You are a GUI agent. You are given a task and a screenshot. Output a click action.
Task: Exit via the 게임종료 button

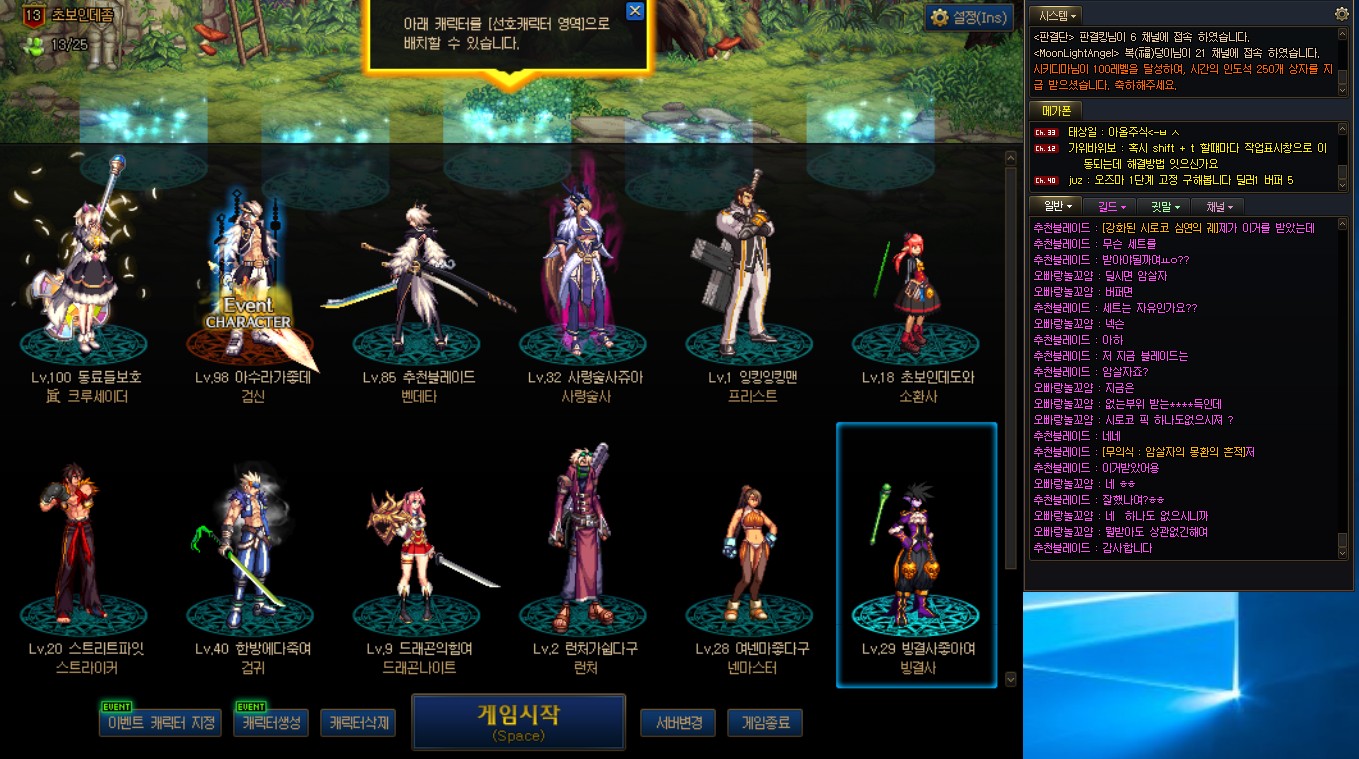click(x=765, y=723)
